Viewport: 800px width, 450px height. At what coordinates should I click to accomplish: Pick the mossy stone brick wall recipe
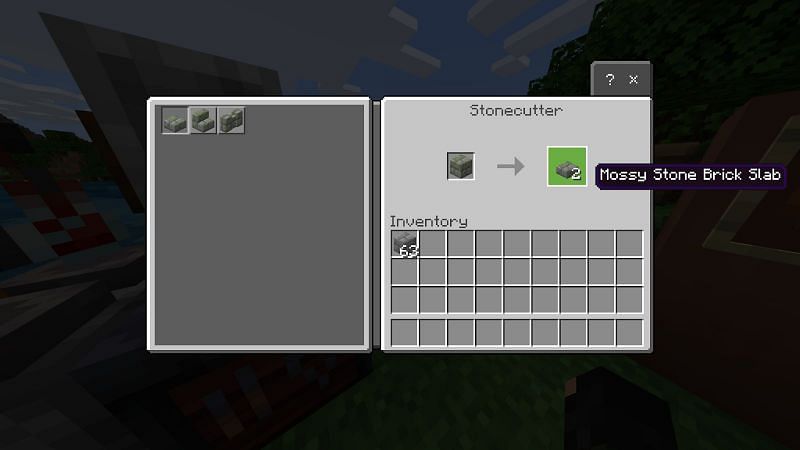point(232,121)
